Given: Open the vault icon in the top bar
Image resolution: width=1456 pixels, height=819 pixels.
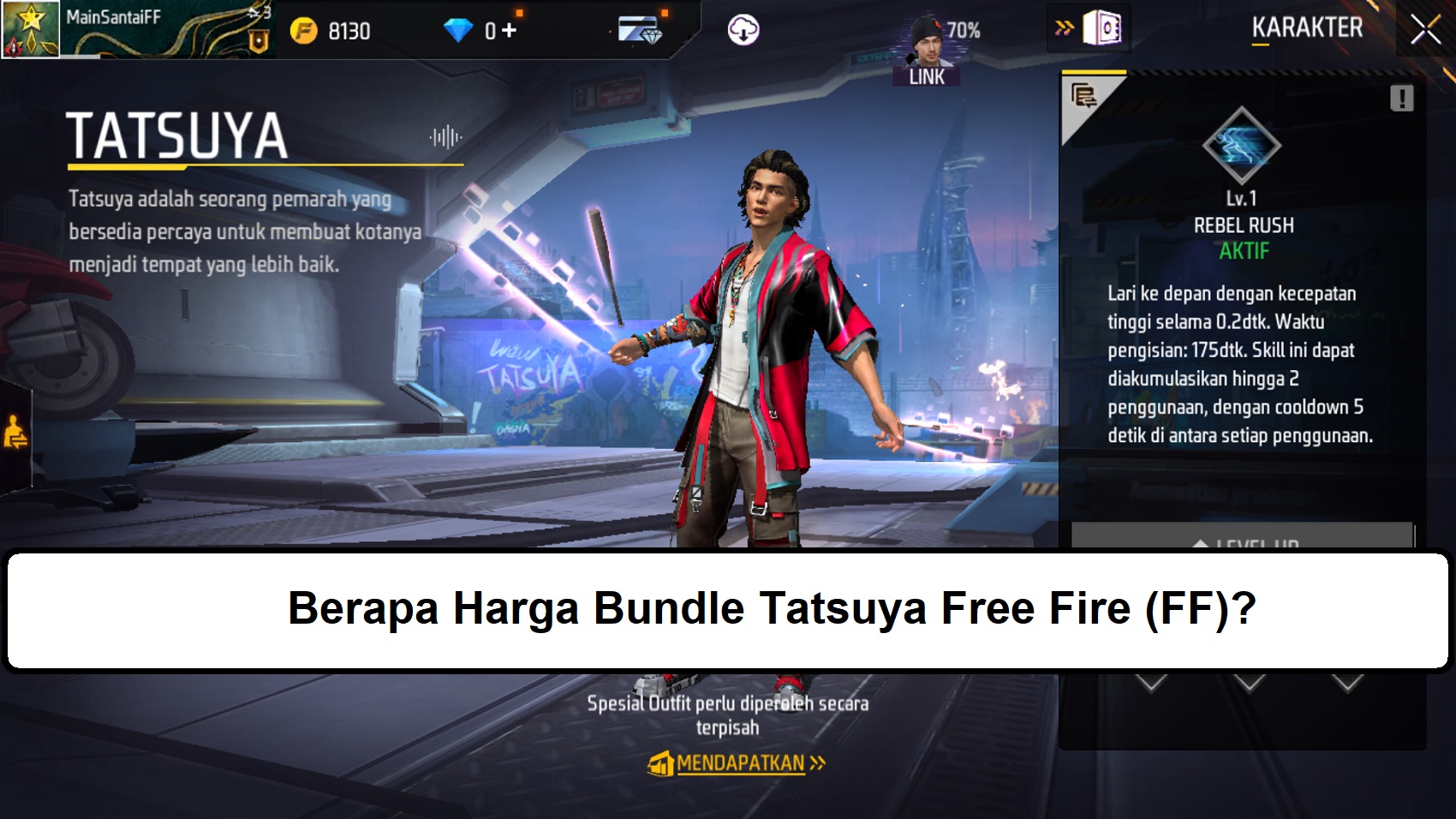Looking at the screenshot, I should [x=1103, y=27].
